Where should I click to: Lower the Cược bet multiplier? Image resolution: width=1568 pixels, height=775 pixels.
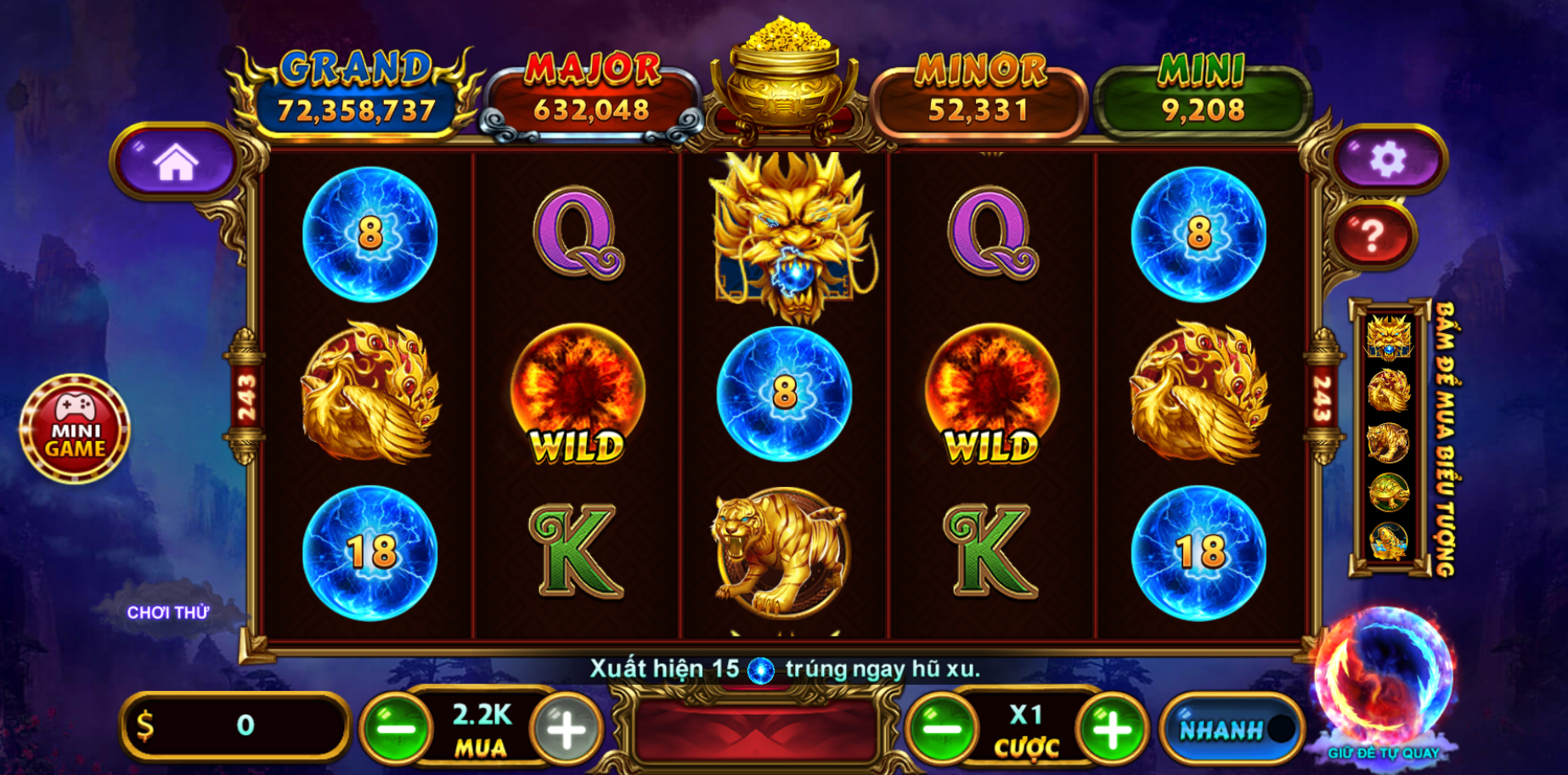941,728
